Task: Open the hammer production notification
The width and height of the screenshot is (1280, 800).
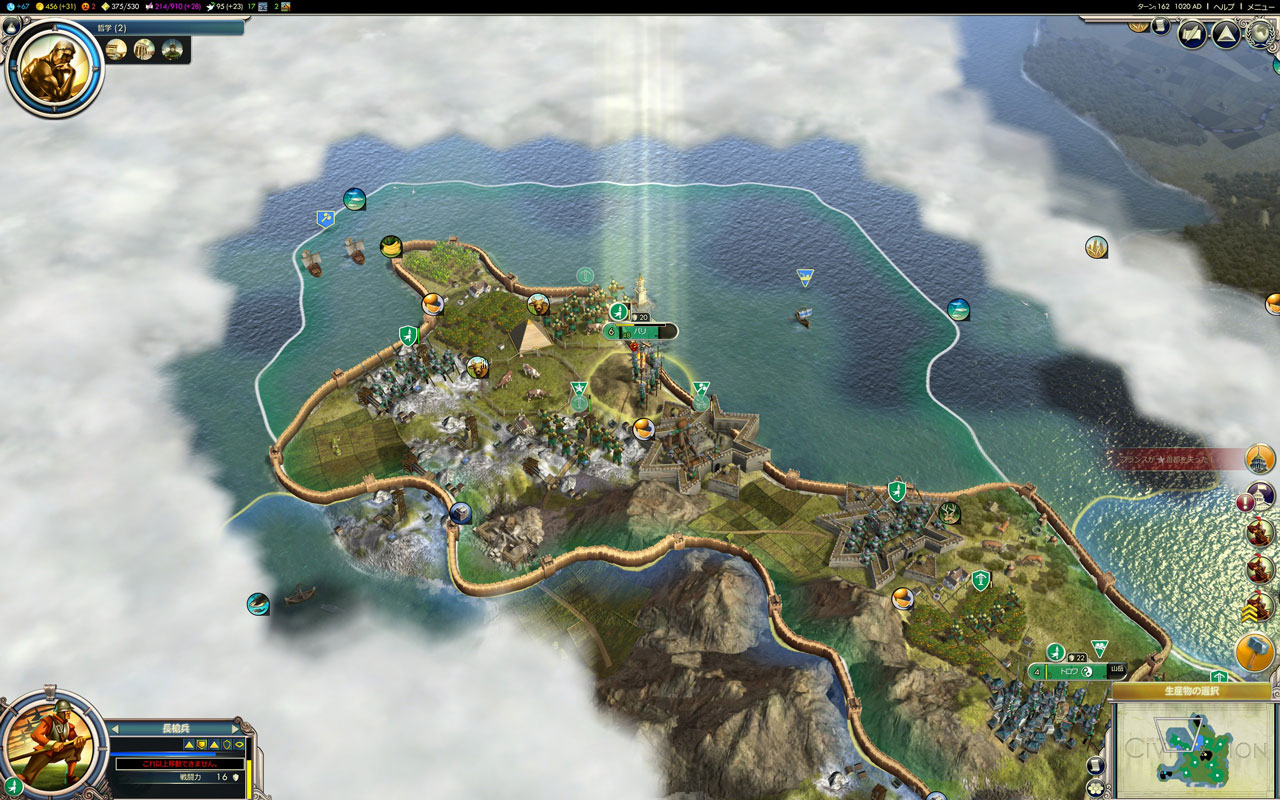Action: point(1254,653)
